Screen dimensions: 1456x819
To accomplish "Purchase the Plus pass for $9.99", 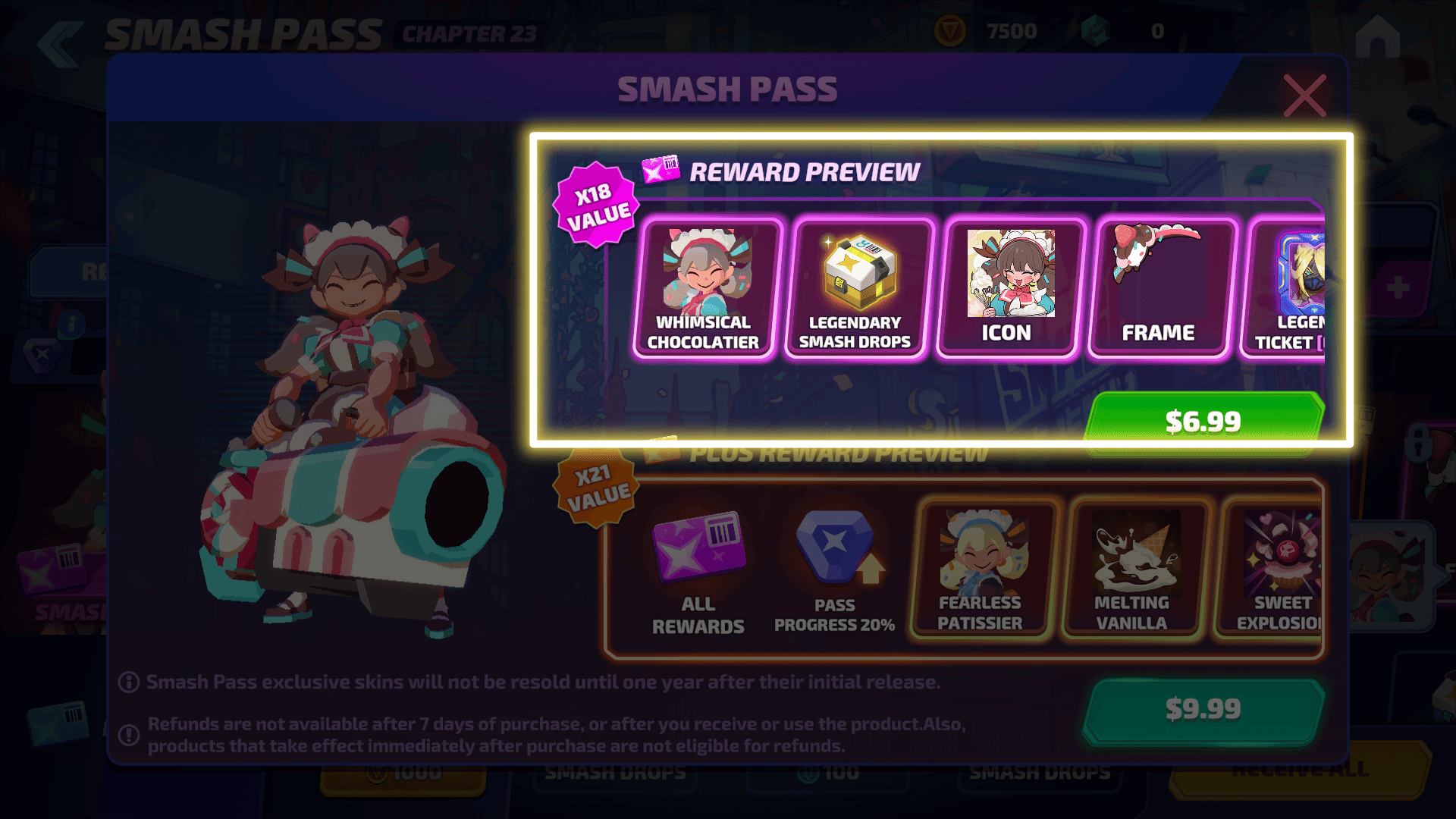I will pos(1203,709).
